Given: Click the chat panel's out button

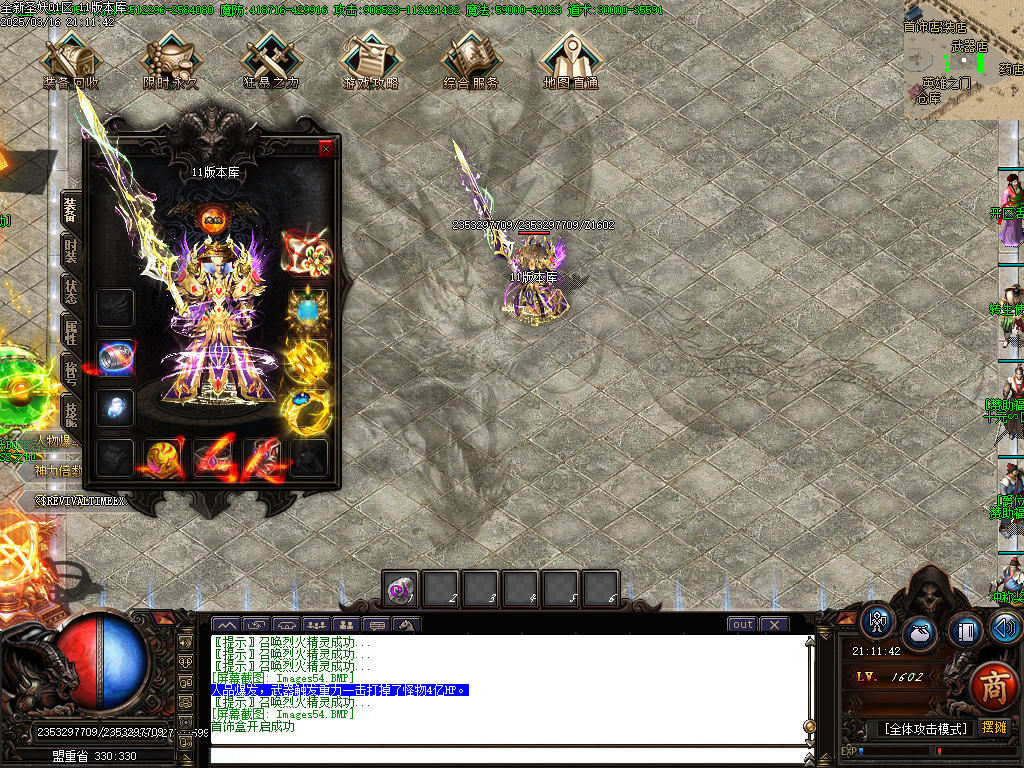Looking at the screenshot, I should pos(742,625).
